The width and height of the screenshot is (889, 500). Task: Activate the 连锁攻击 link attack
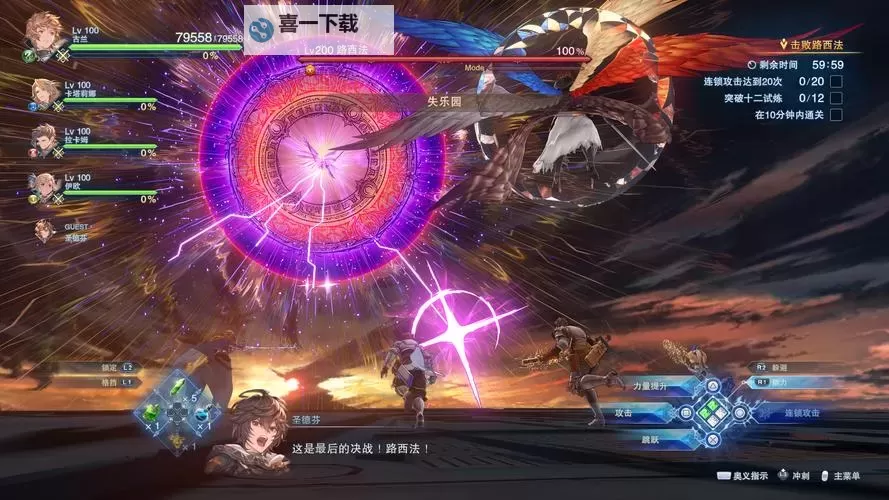click(800, 412)
